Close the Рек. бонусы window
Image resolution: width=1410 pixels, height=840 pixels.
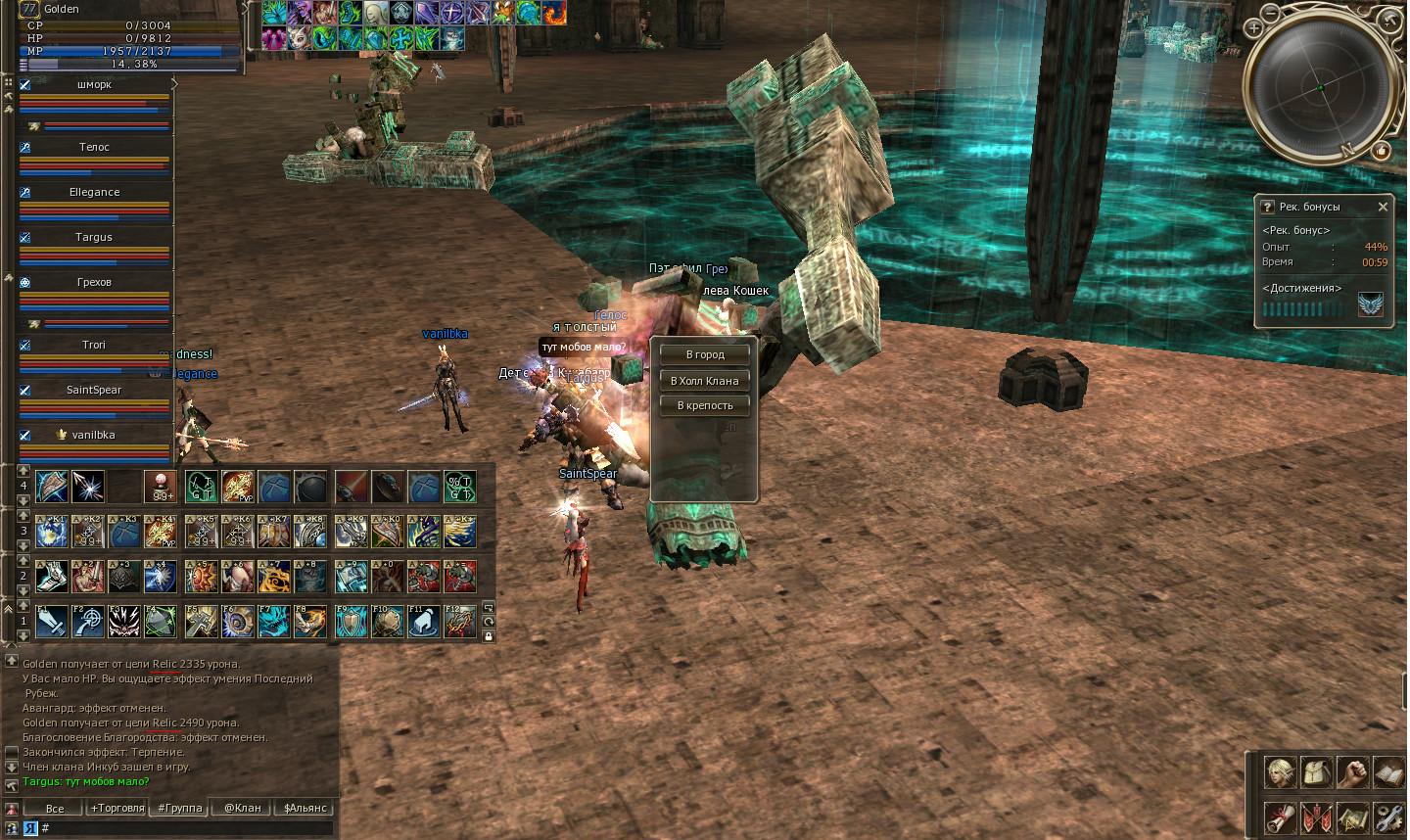point(1383,207)
